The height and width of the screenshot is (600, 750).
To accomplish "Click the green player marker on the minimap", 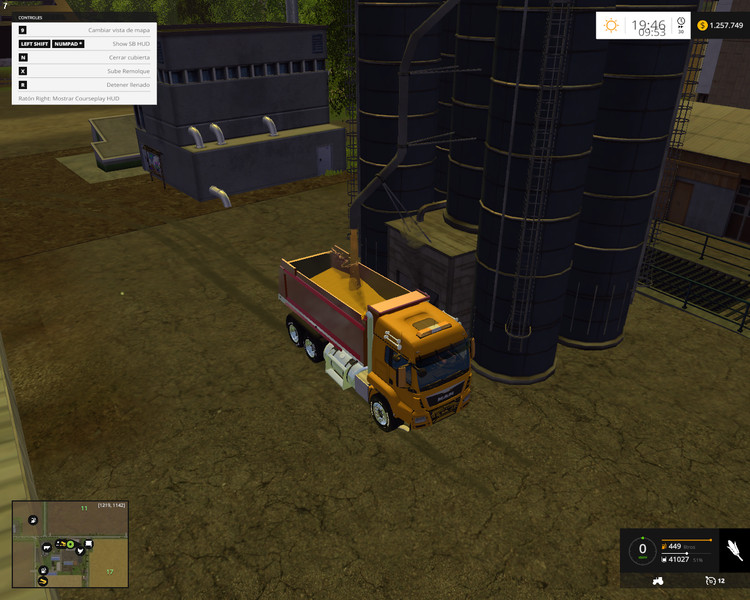I will point(71,544).
